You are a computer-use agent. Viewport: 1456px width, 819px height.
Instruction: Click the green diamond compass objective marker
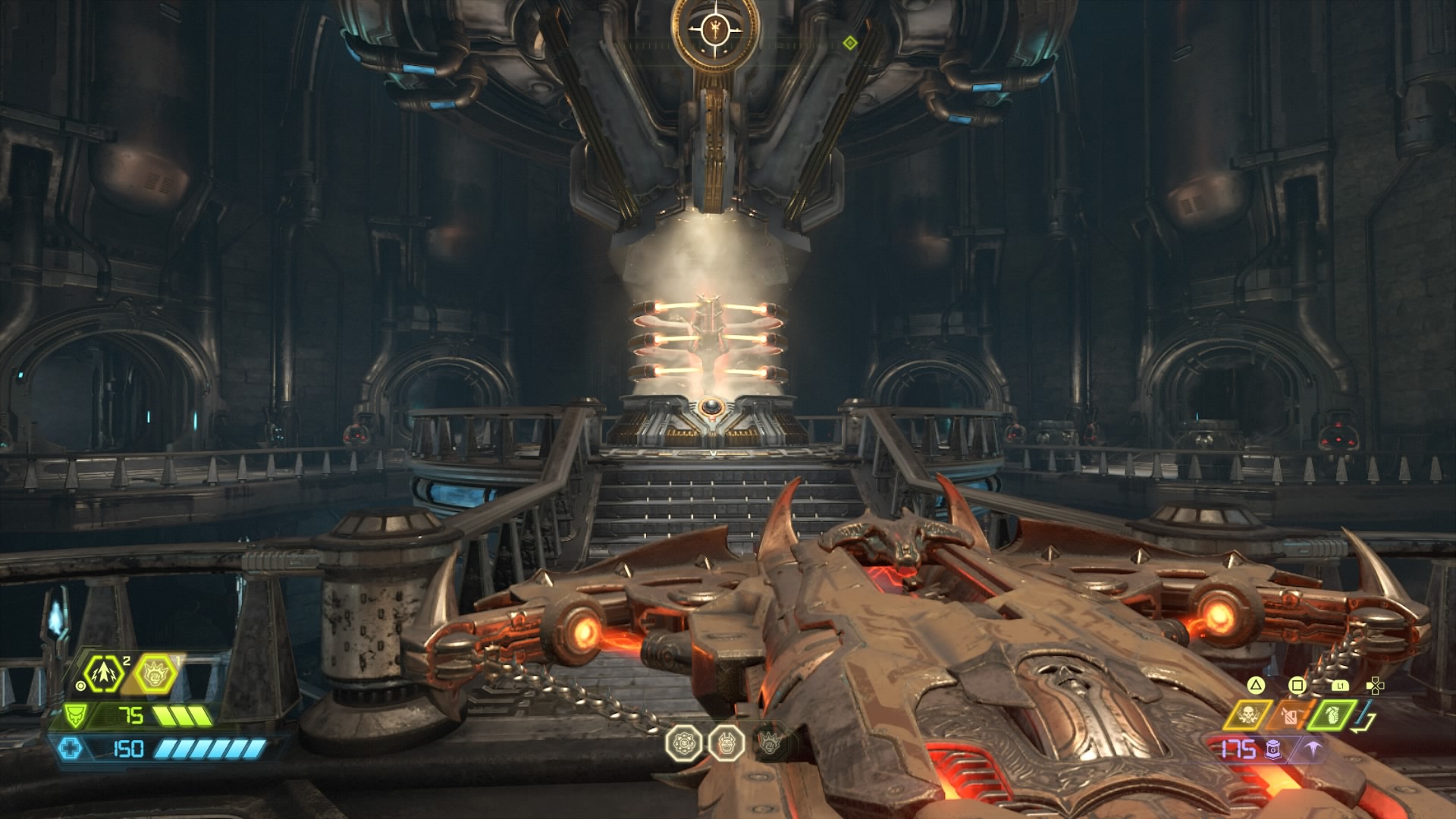[850, 43]
